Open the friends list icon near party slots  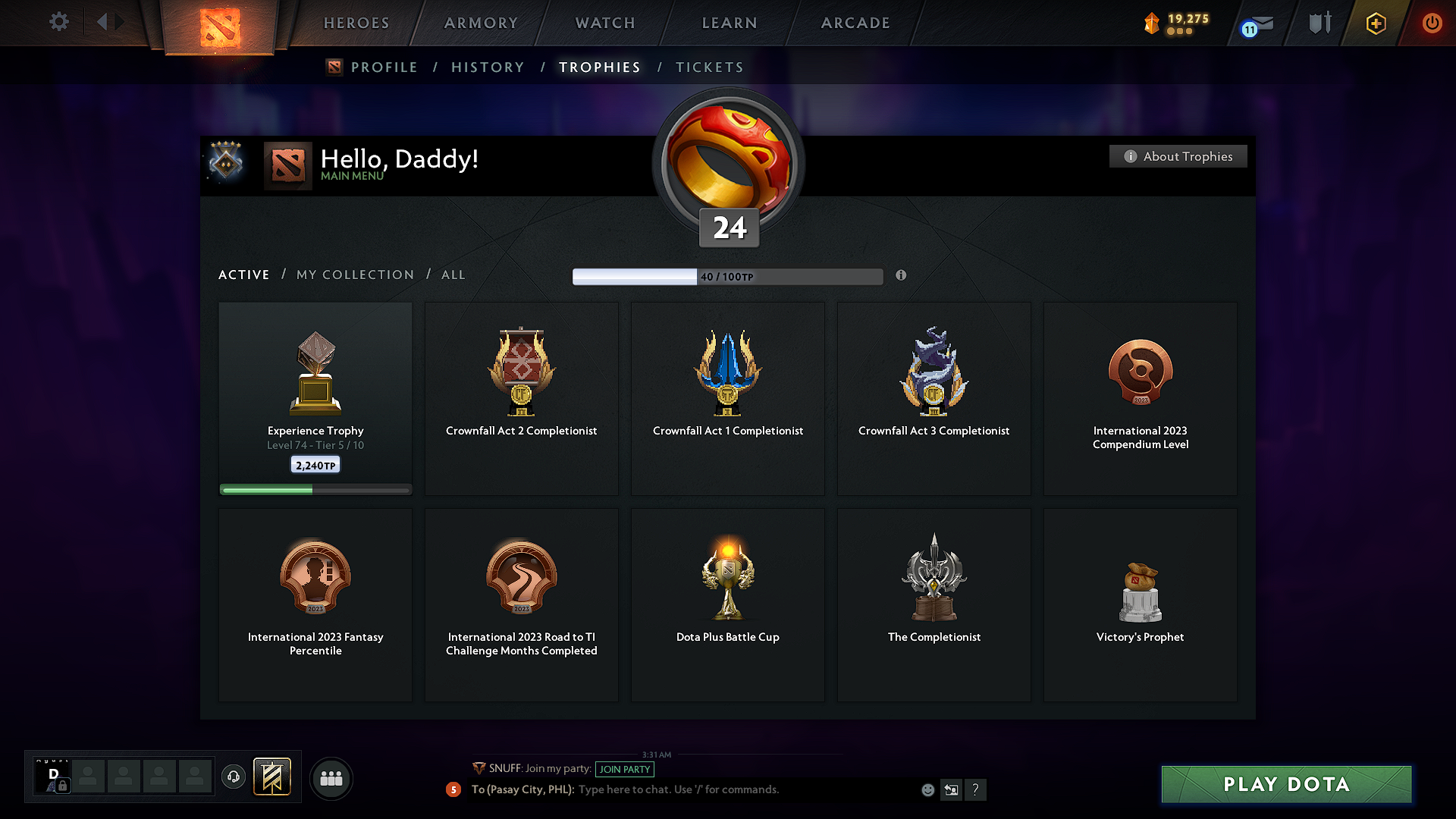point(331,778)
